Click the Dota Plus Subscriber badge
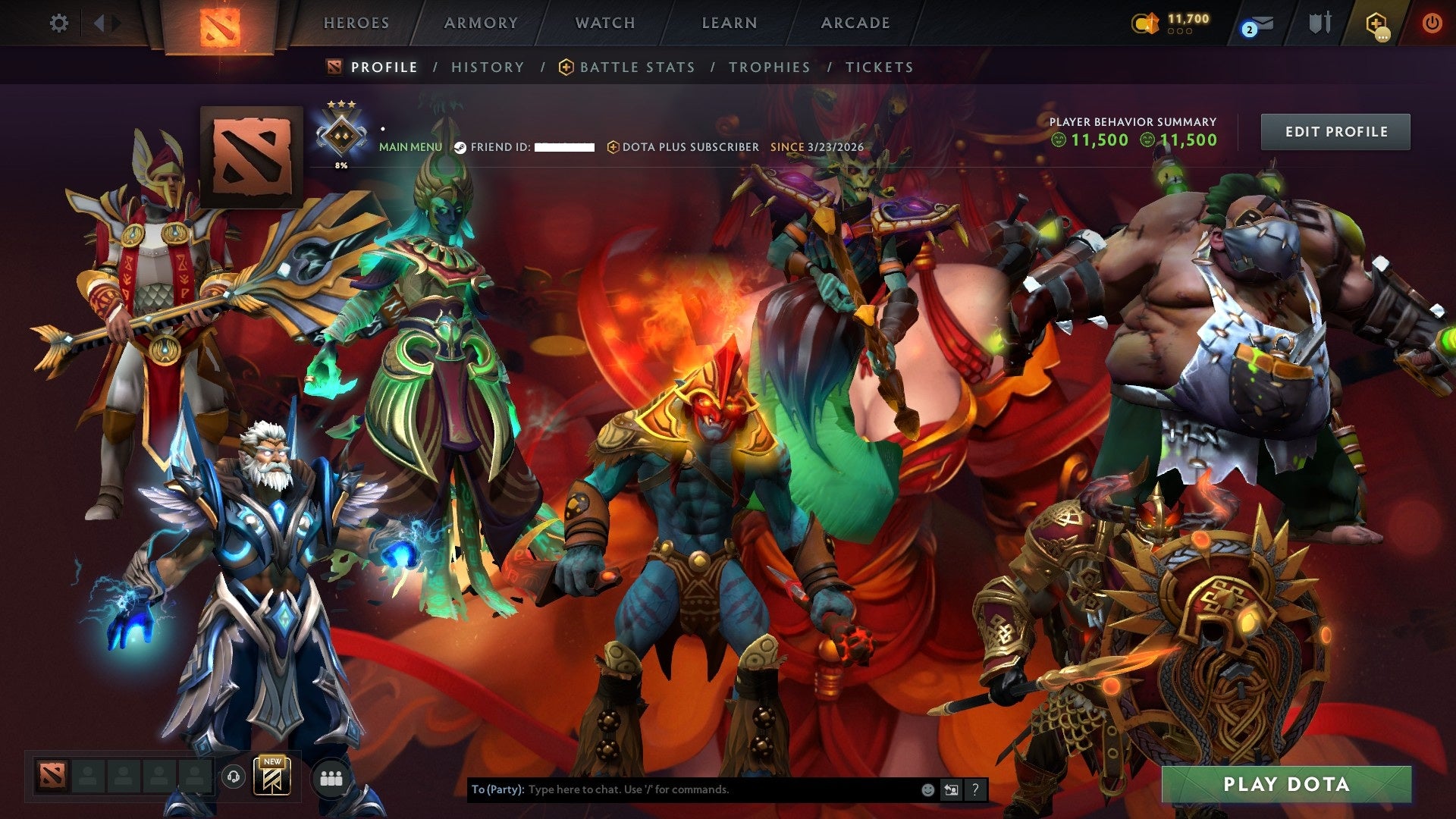 [681, 147]
